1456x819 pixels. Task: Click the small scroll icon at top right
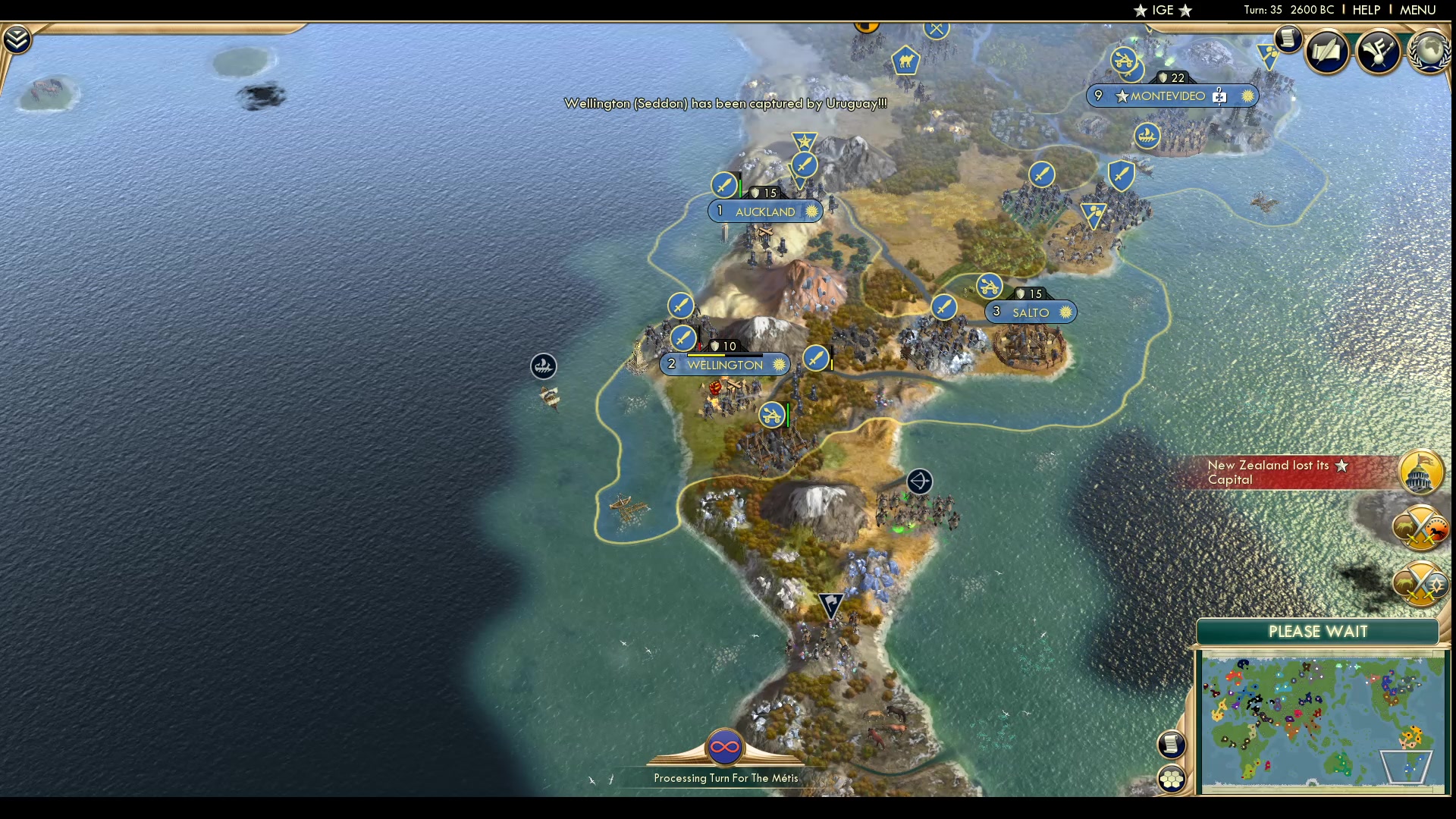(x=1287, y=39)
